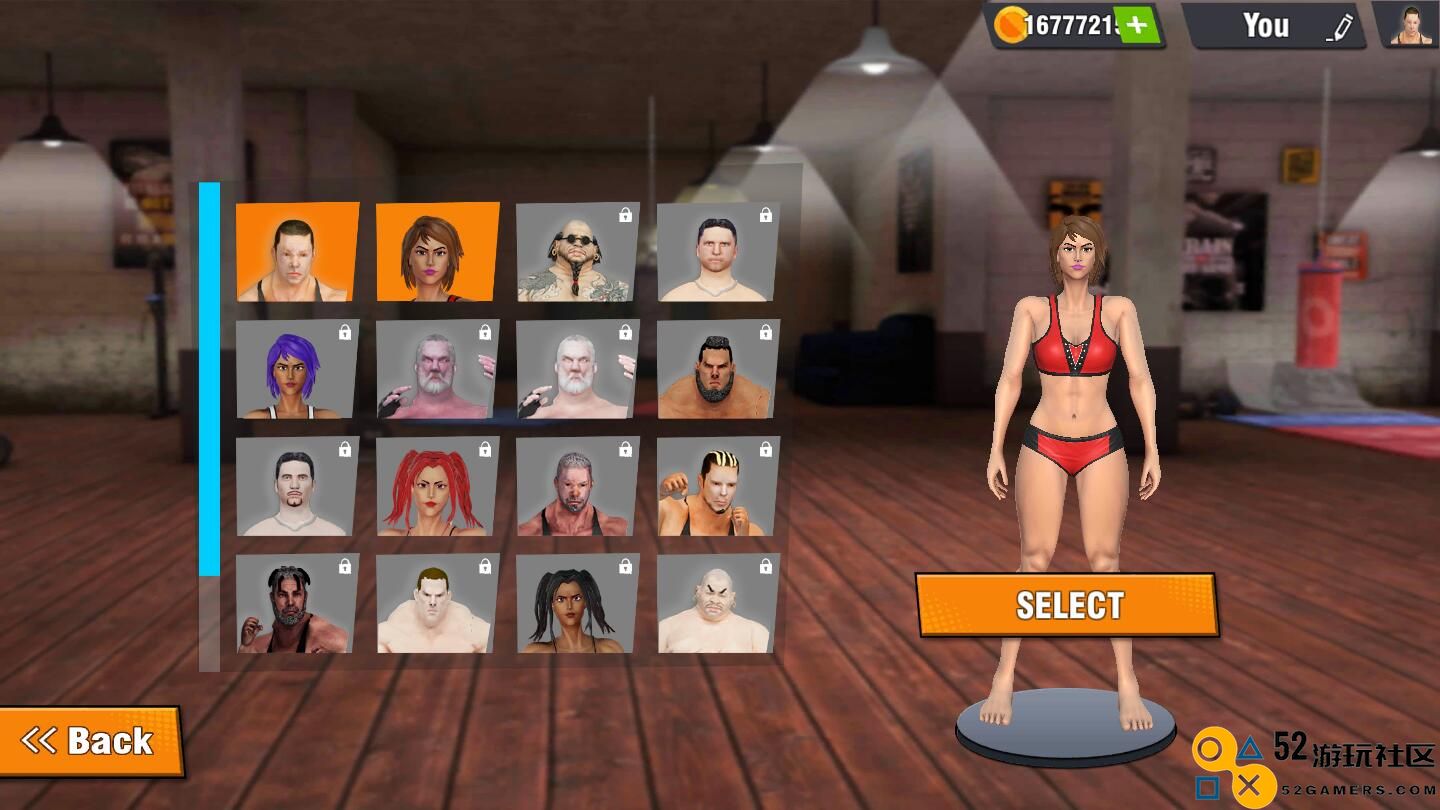This screenshot has width=1440, height=810.
Task: Add coins with the green plus button
Action: [x=1136, y=25]
